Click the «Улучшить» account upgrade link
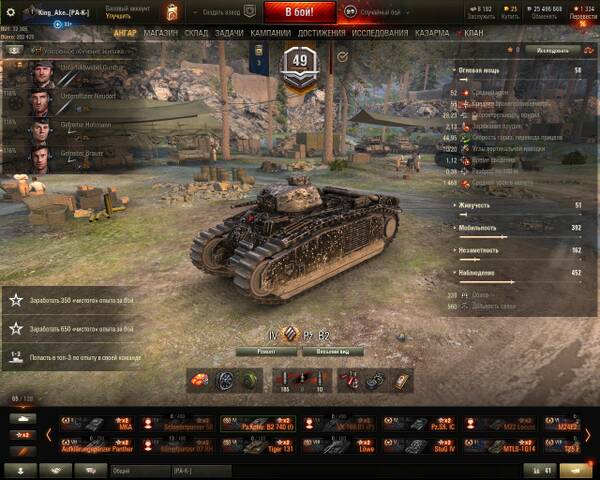This screenshot has width=600, height=480. (119, 17)
